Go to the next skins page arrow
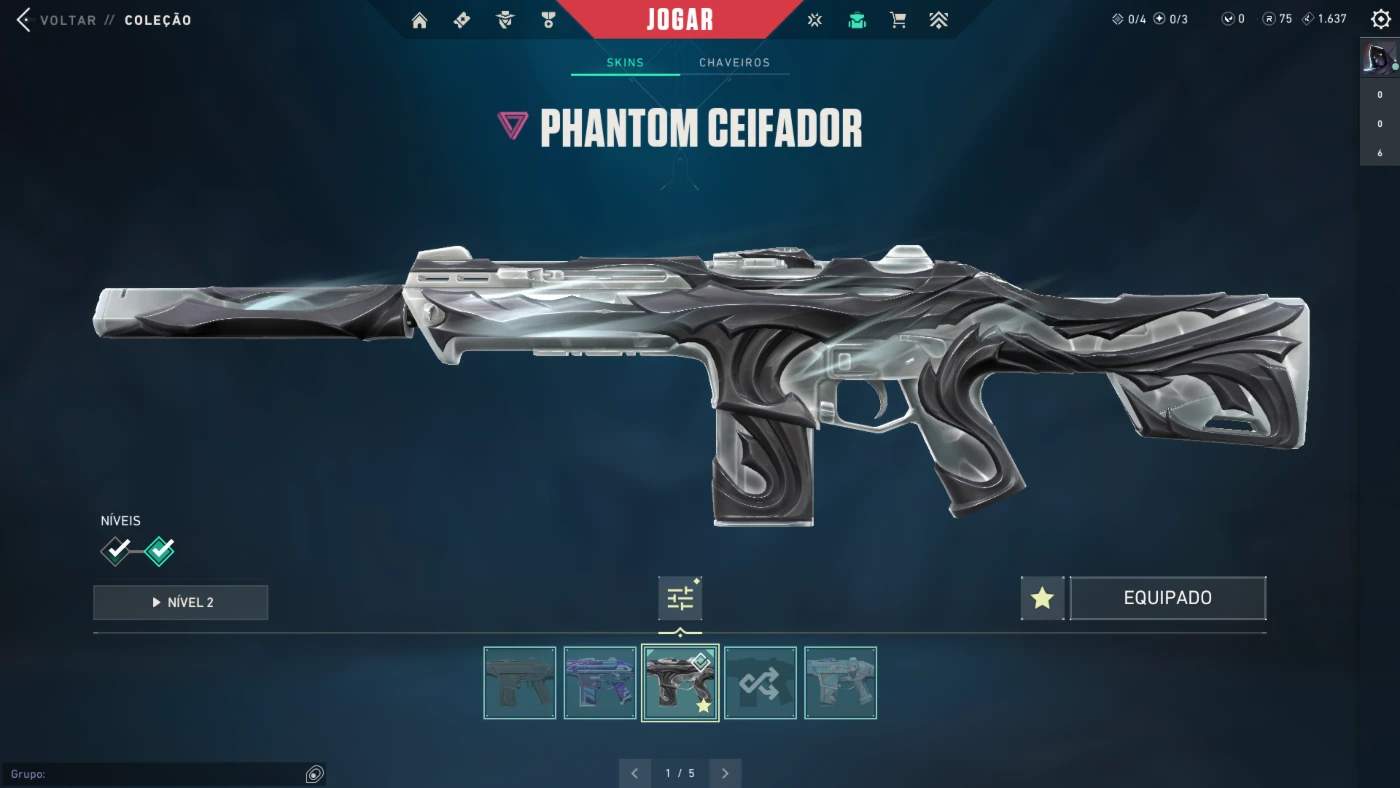The image size is (1400, 788). [x=725, y=773]
